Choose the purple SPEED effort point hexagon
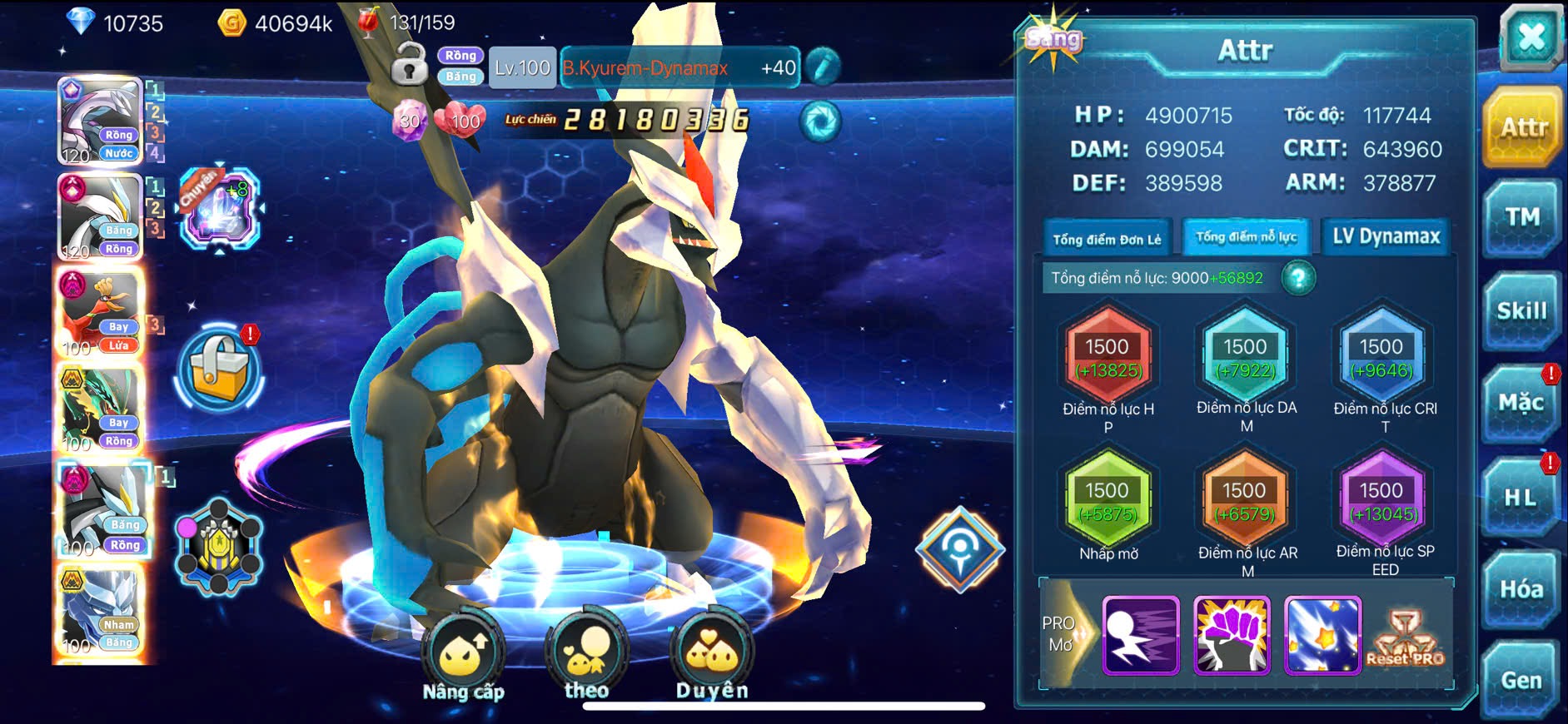 pyautogui.click(x=1382, y=501)
